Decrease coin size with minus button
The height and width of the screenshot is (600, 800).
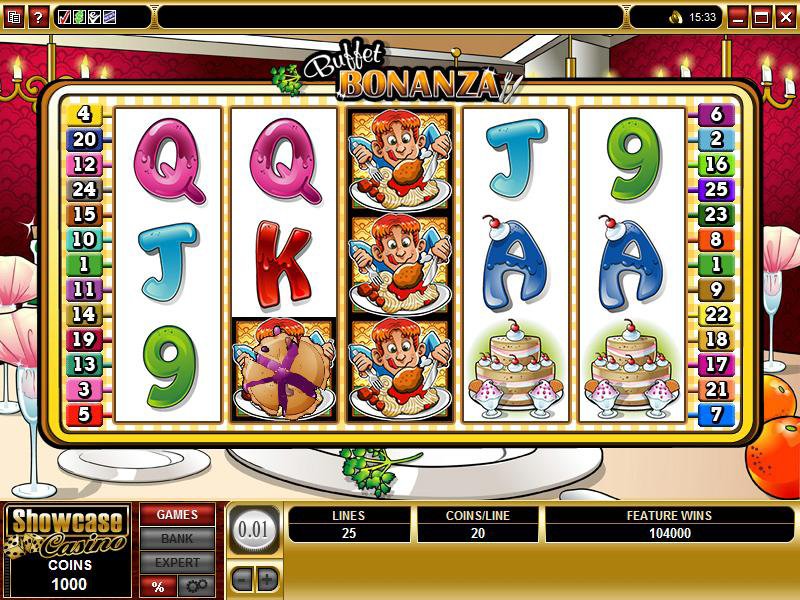click(243, 578)
